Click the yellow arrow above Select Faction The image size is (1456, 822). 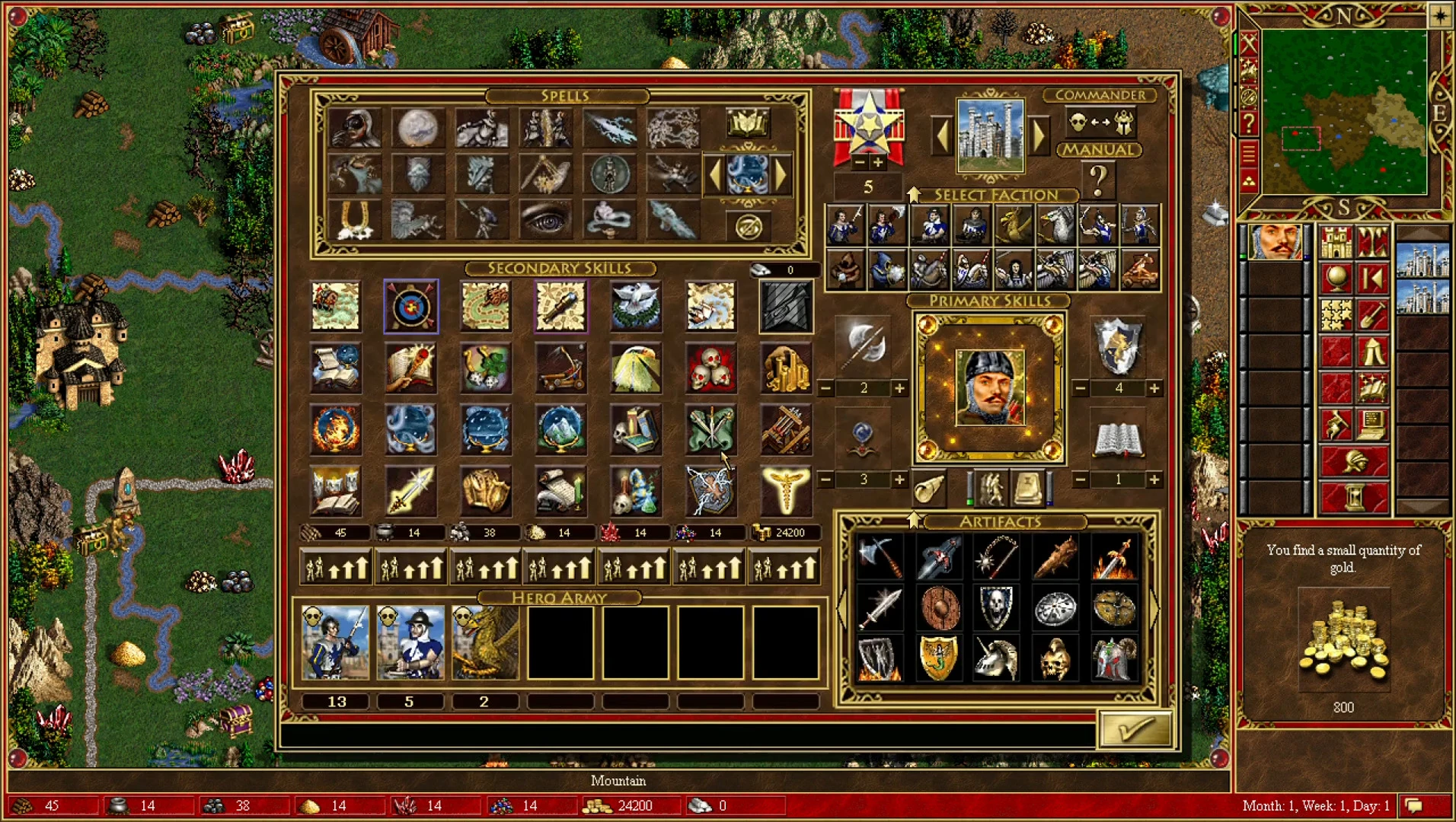pyautogui.click(x=914, y=194)
